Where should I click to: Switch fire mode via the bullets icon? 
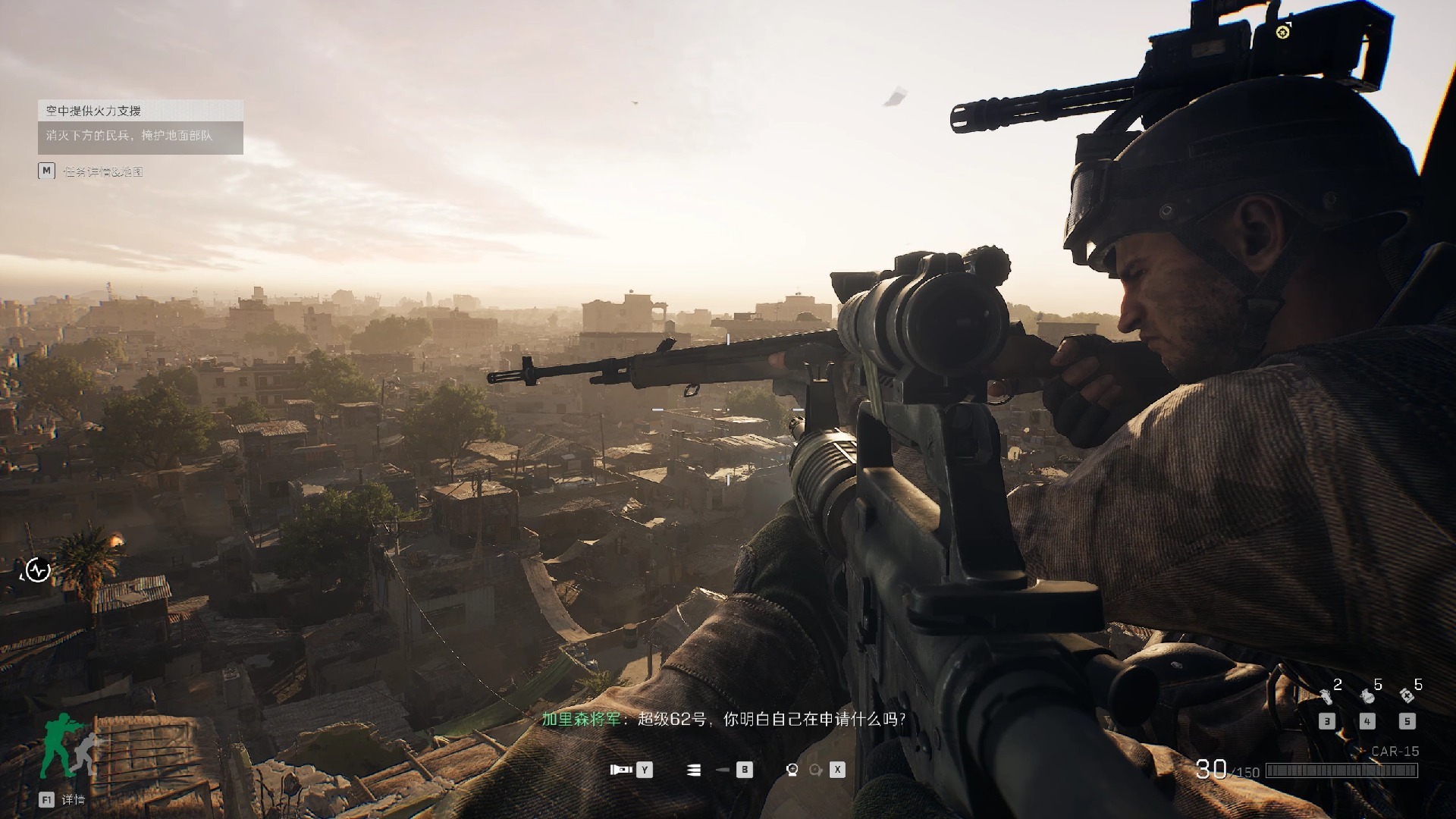coord(693,770)
